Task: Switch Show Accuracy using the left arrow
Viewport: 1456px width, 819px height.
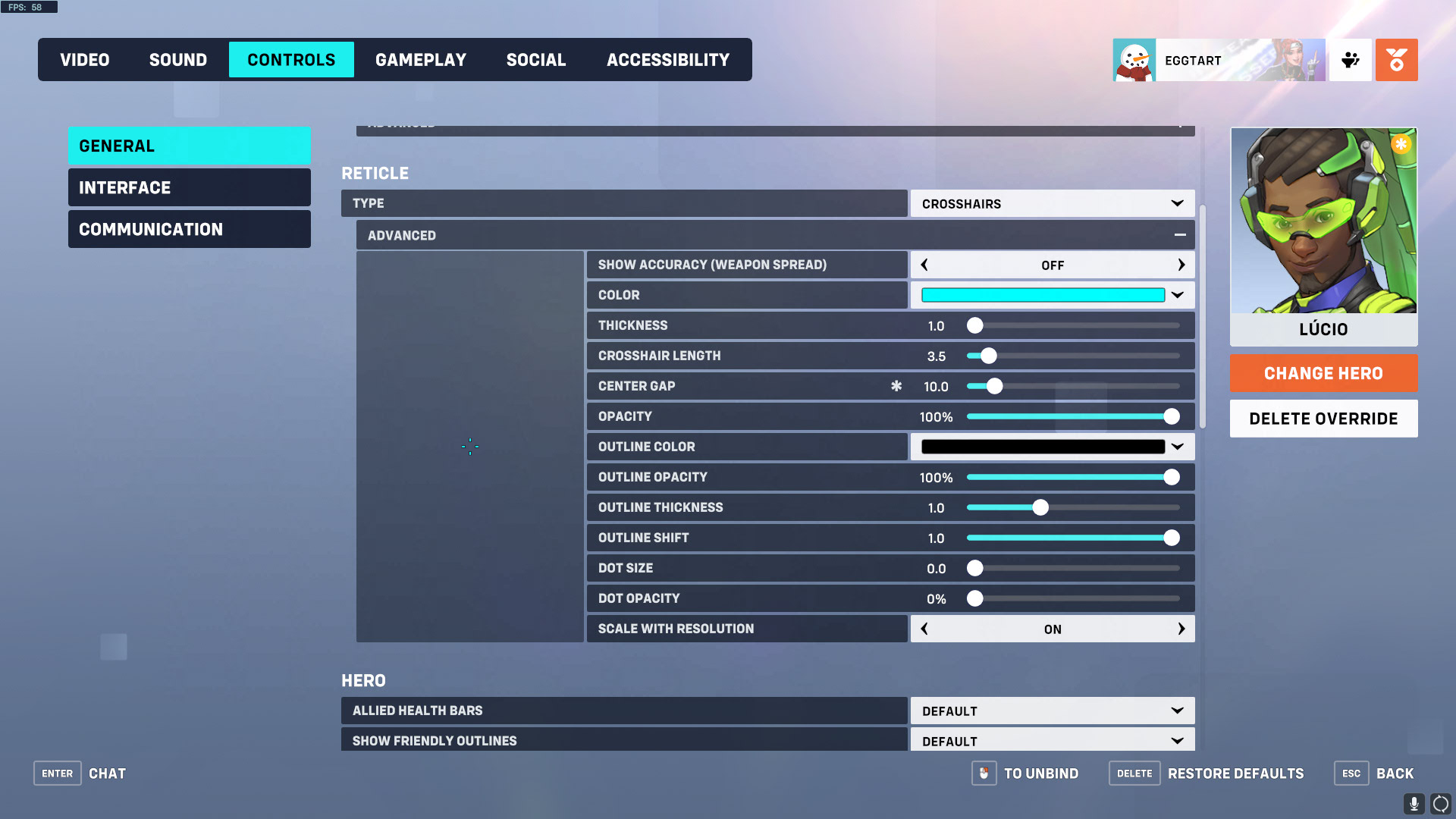Action: click(924, 265)
